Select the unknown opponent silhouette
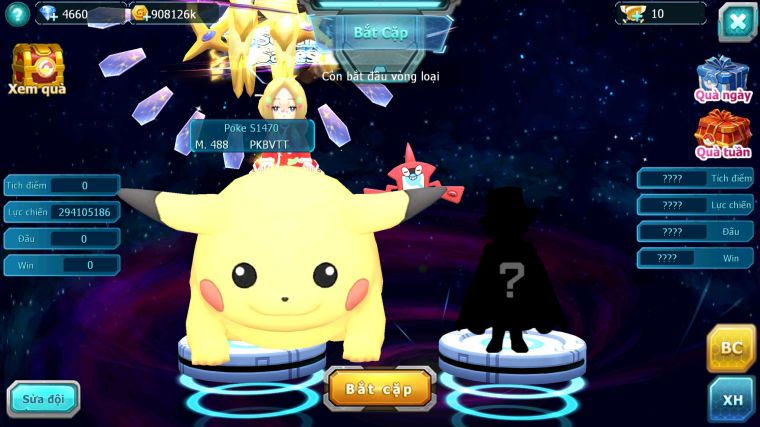 (511, 270)
